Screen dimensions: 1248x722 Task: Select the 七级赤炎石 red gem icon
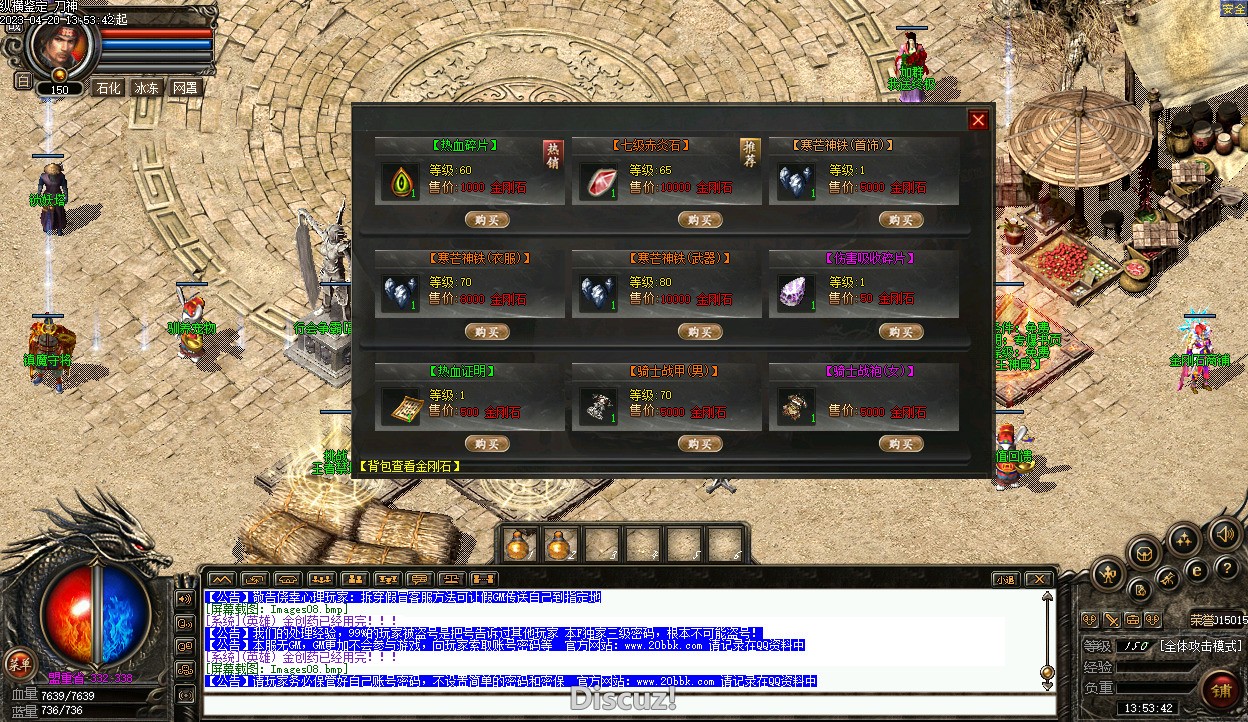(597, 181)
